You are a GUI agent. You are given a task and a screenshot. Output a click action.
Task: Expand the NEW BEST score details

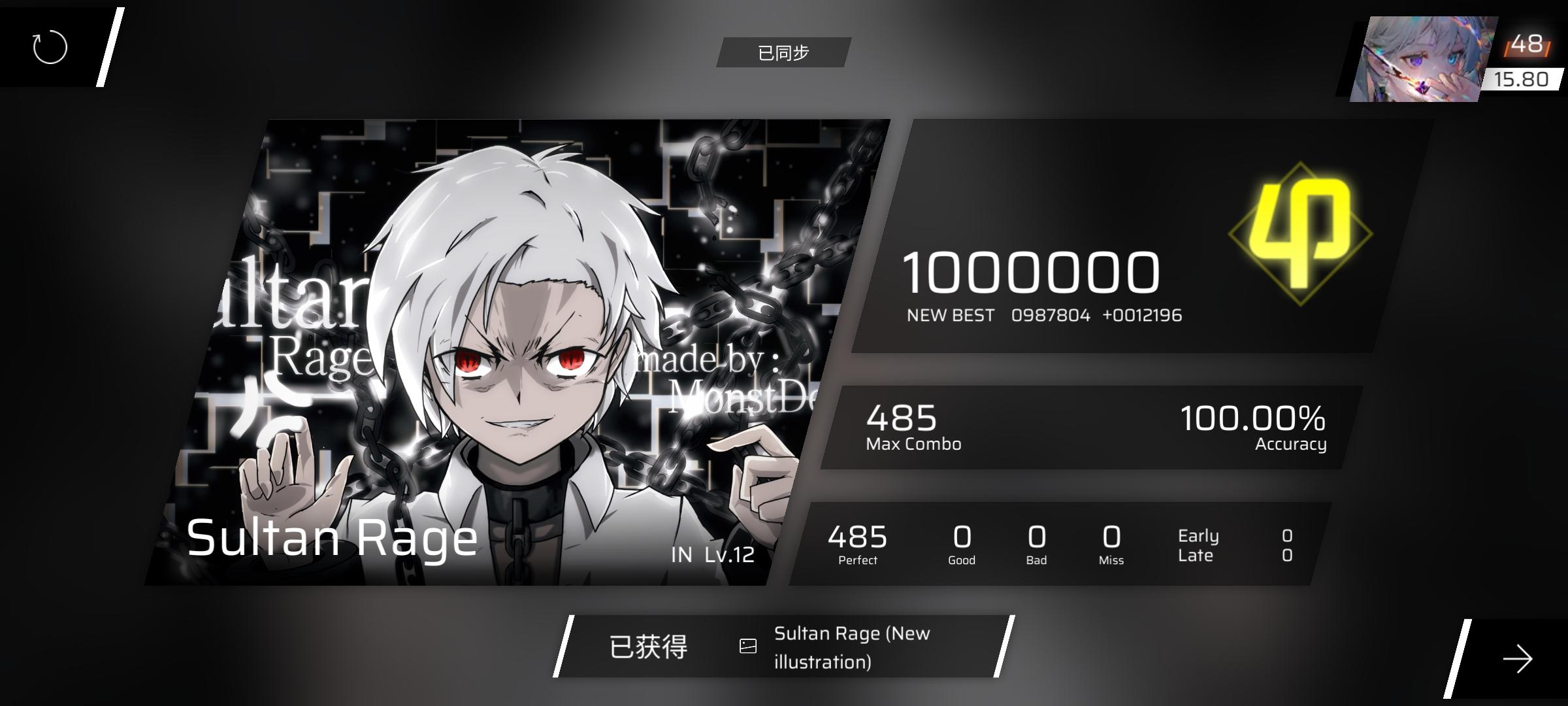click(x=1043, y=314)
